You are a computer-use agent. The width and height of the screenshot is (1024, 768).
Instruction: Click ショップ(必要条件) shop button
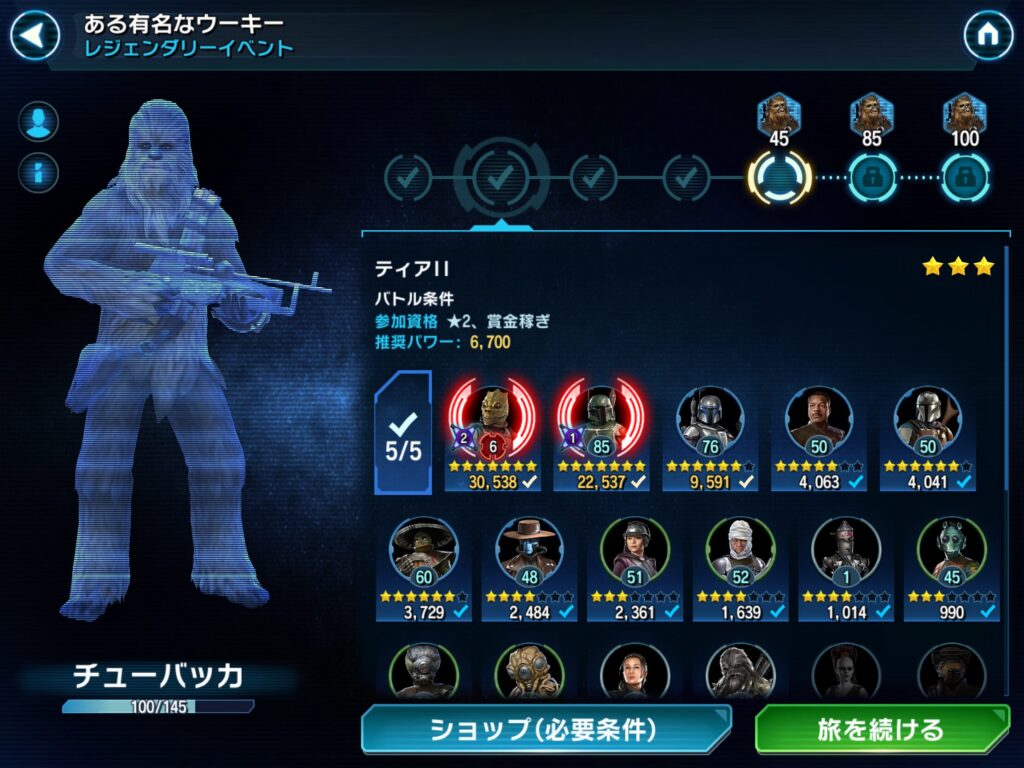click(545, 729)
